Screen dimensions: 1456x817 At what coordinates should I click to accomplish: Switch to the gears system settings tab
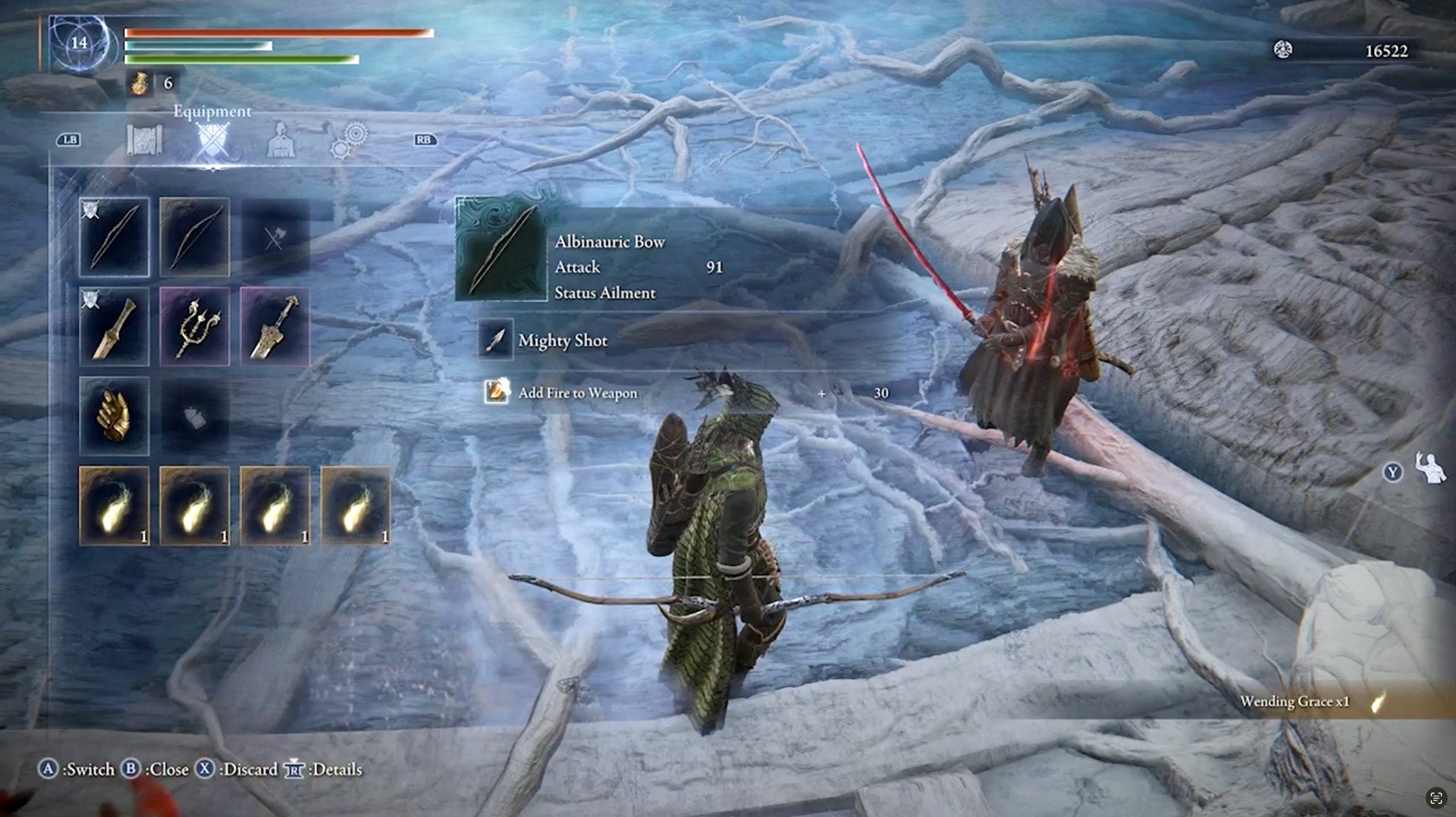349,142
